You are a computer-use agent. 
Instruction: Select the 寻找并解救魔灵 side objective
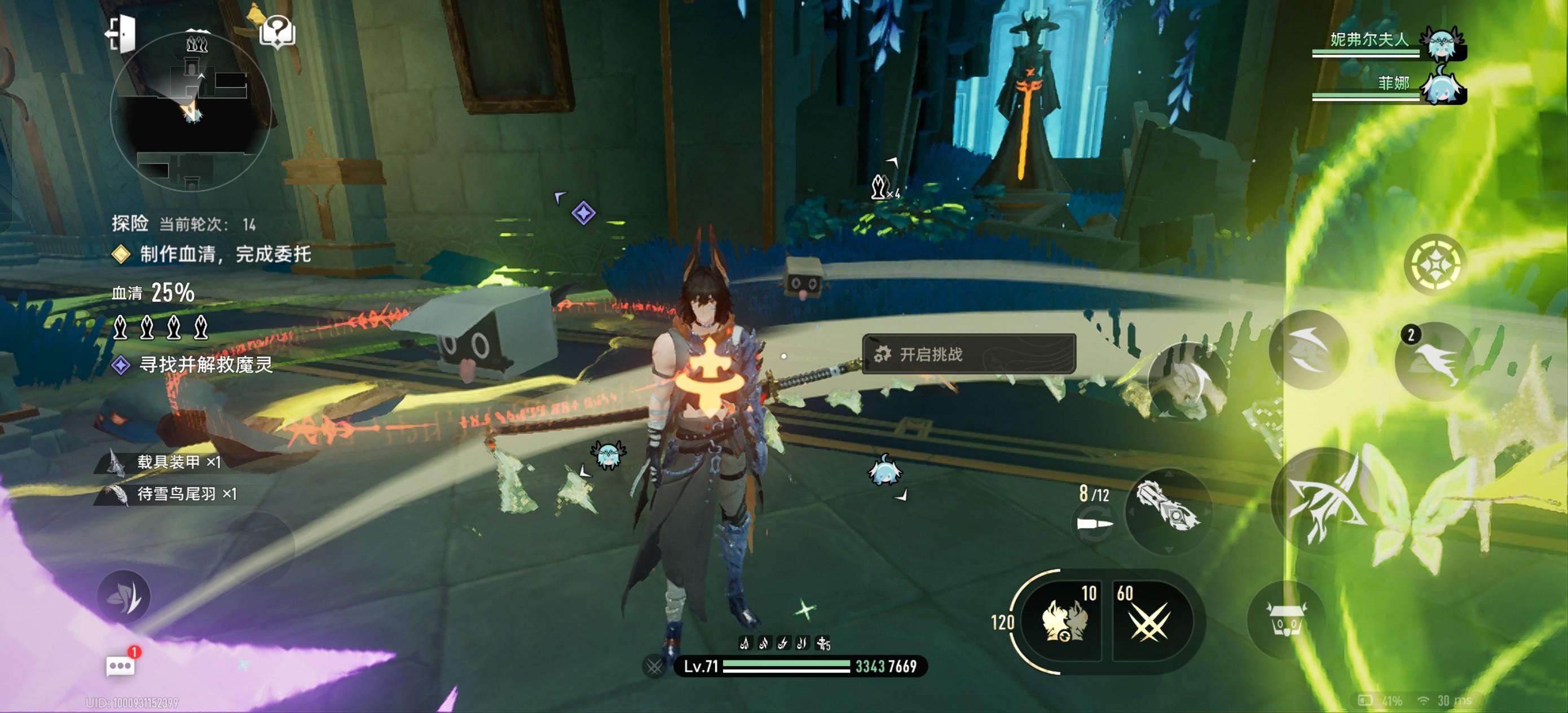(205, 365)
